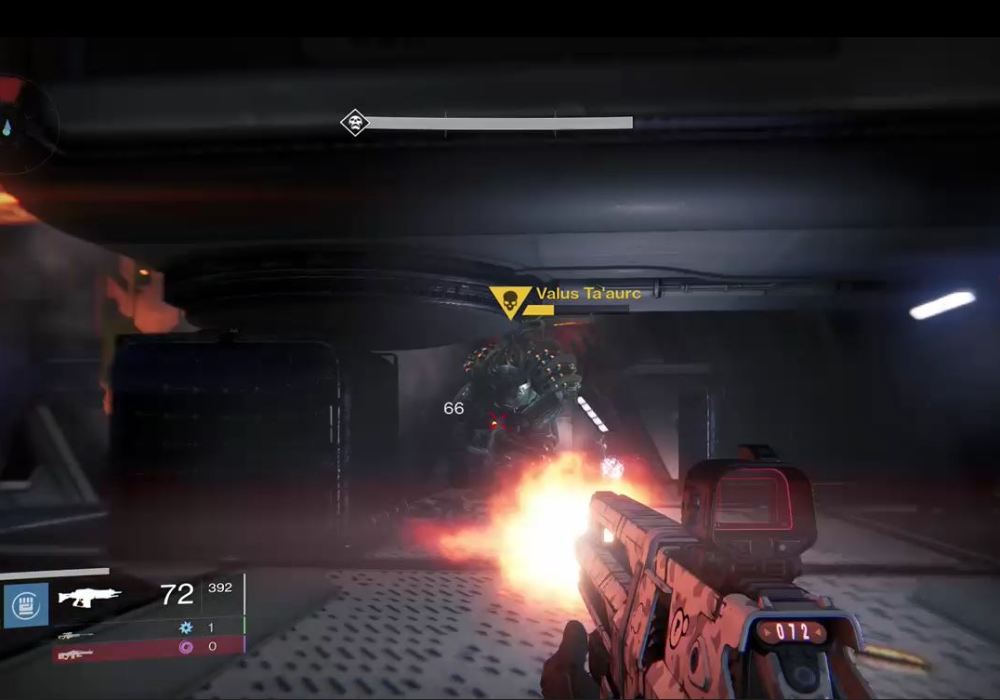Open the radar in the corner
Image resolution: width=1000 pixels, height=700 pixels.
(22, 125)
